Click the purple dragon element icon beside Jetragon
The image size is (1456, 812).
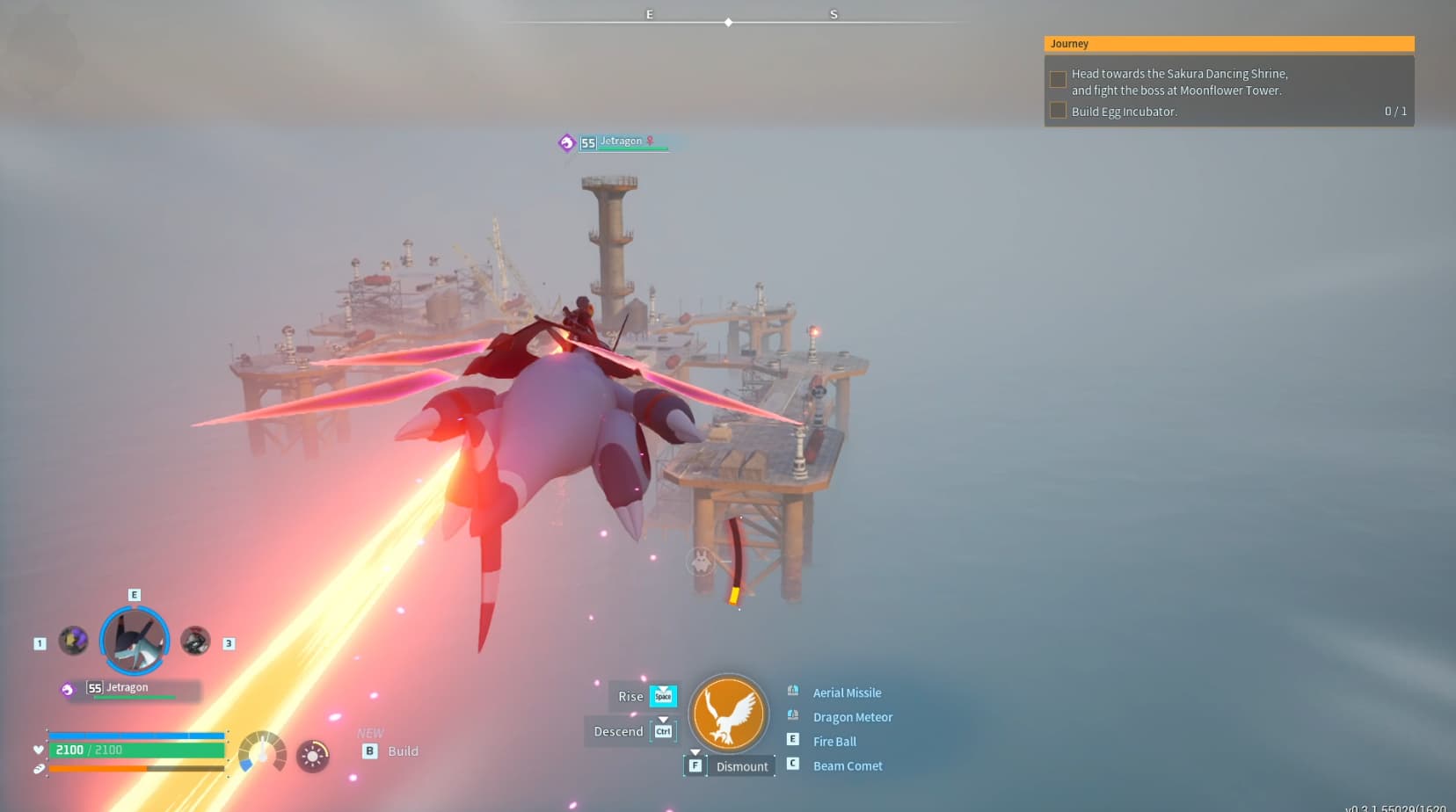pyautogui.click(x=66, y=688)
